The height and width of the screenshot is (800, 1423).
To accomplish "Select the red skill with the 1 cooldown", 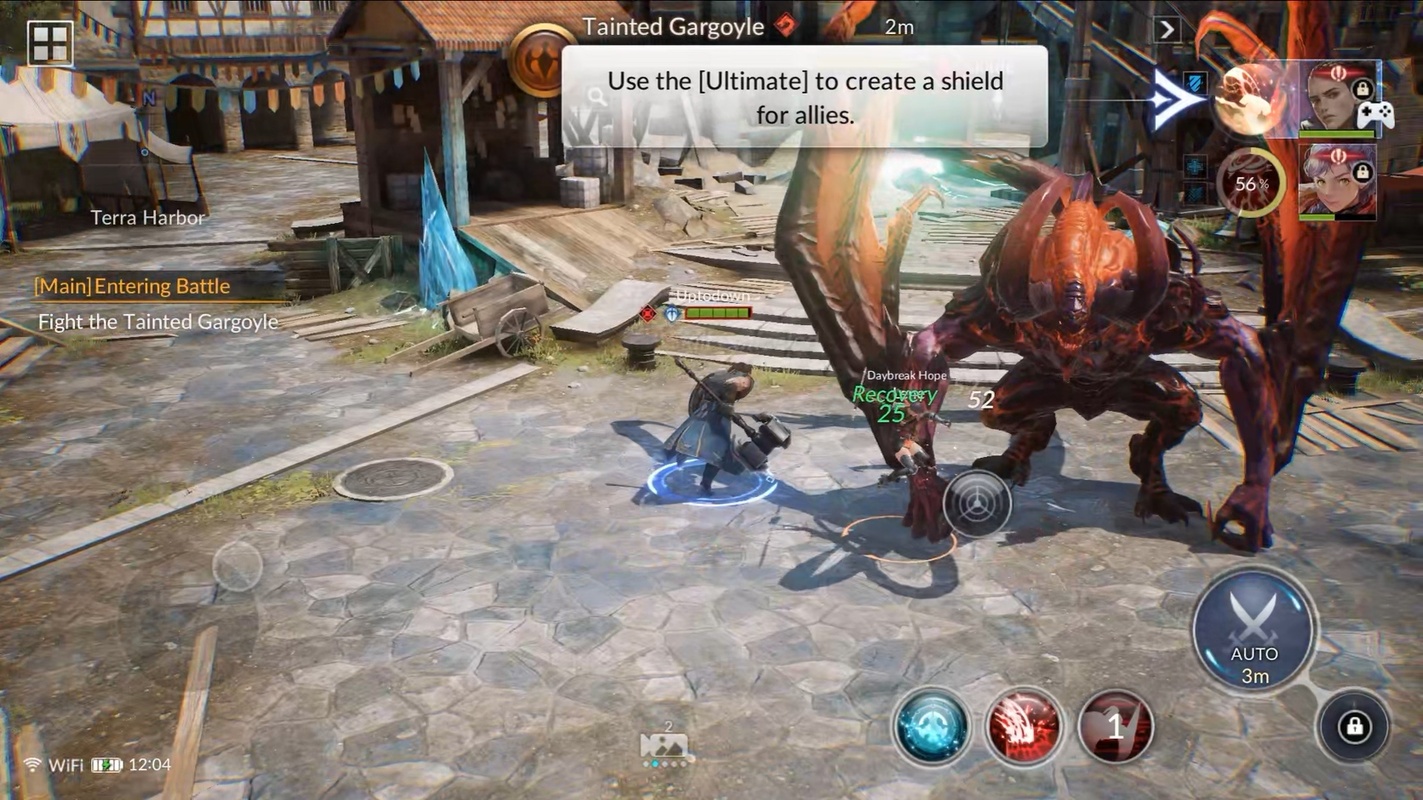I will [x=1116, y=727].
